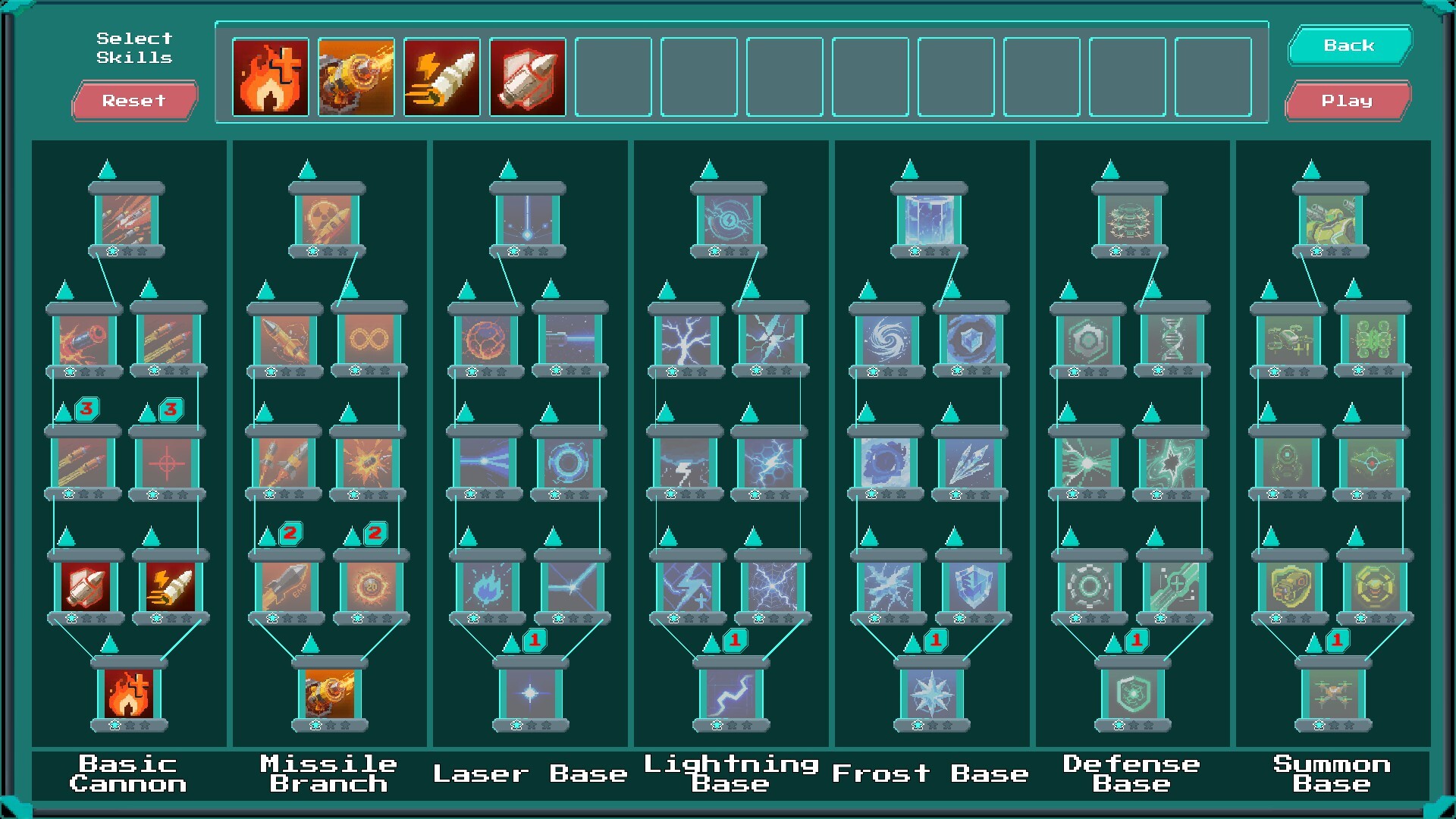Toggle the armored rocket skill in Basic Cannon tree
This screenshot has width=1456, height=819.
[x=86, y=585]
